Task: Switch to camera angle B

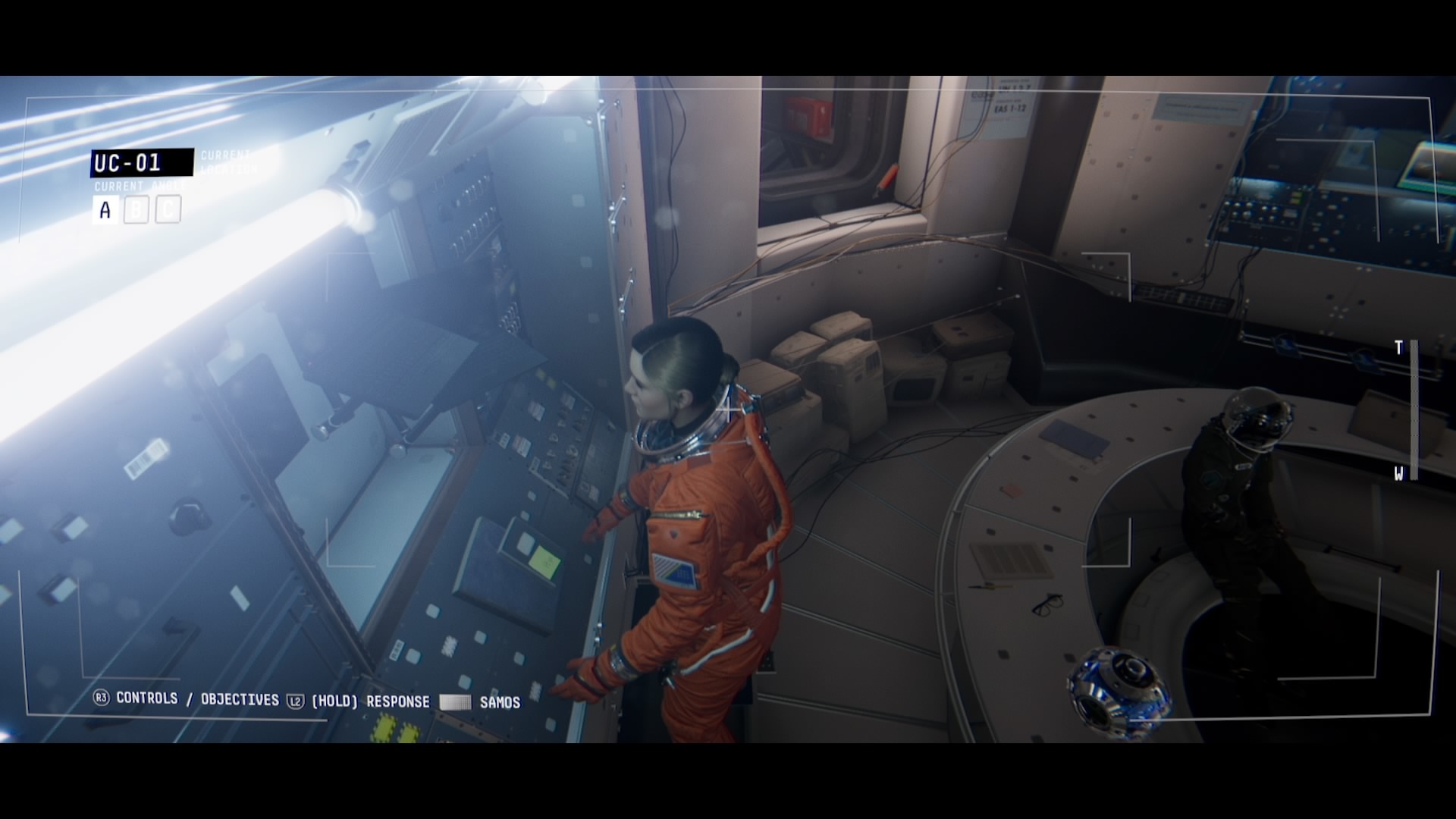Action: click(135, 209)
